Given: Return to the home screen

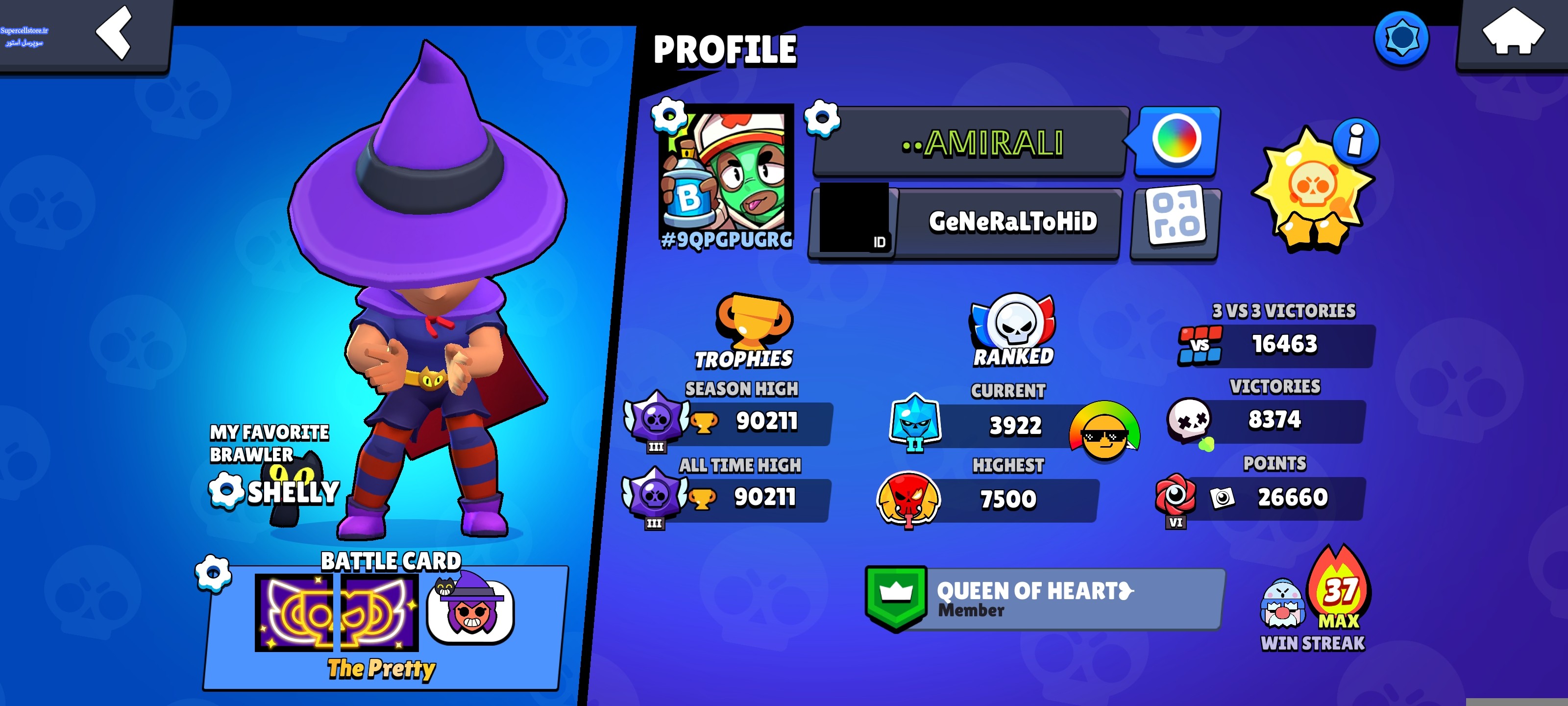Looking at the screenshot, I should point(1512,33).
